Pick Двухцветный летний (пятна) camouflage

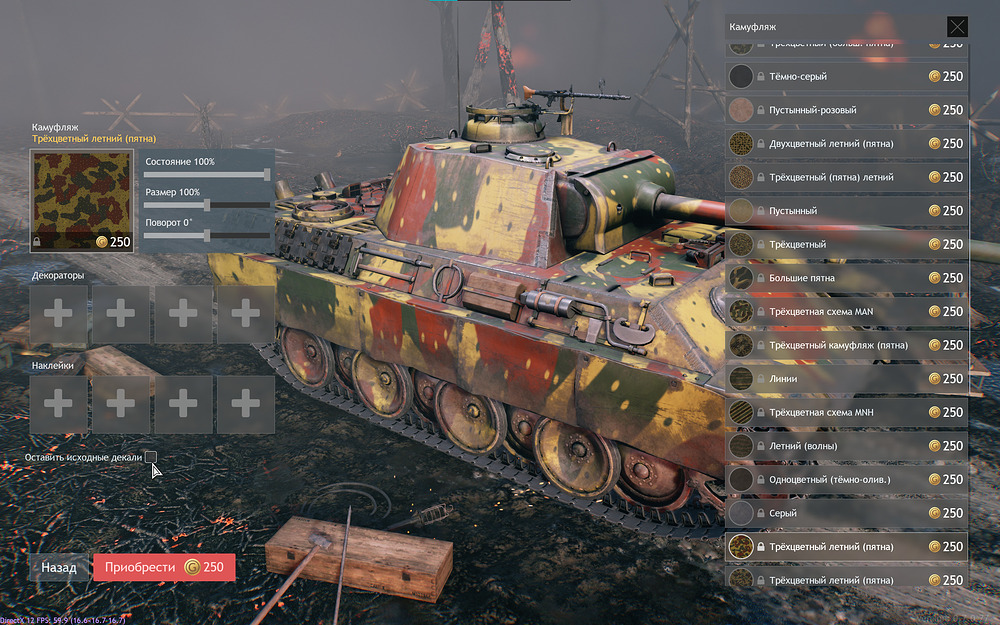846,144
